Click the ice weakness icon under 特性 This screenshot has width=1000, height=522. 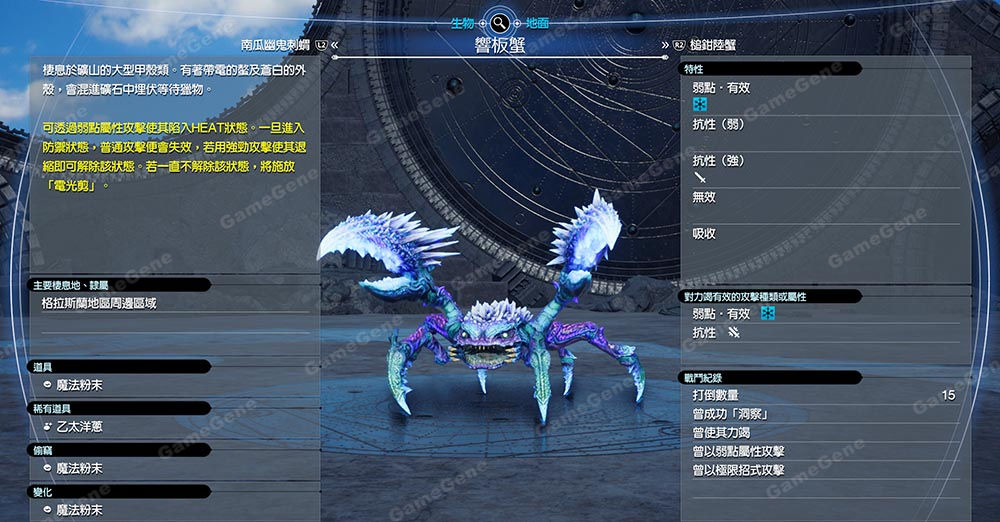click(x=700, y=104)
